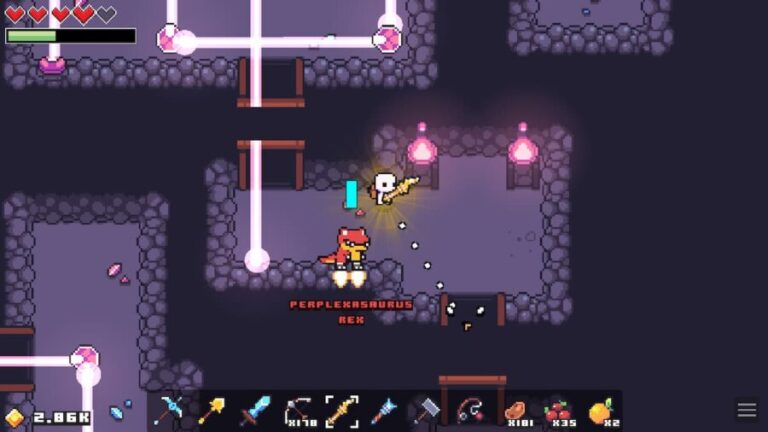This screenshot has width=768, height=432.
Task: Equip the blue wand item
Action: (x=385, y=410)
